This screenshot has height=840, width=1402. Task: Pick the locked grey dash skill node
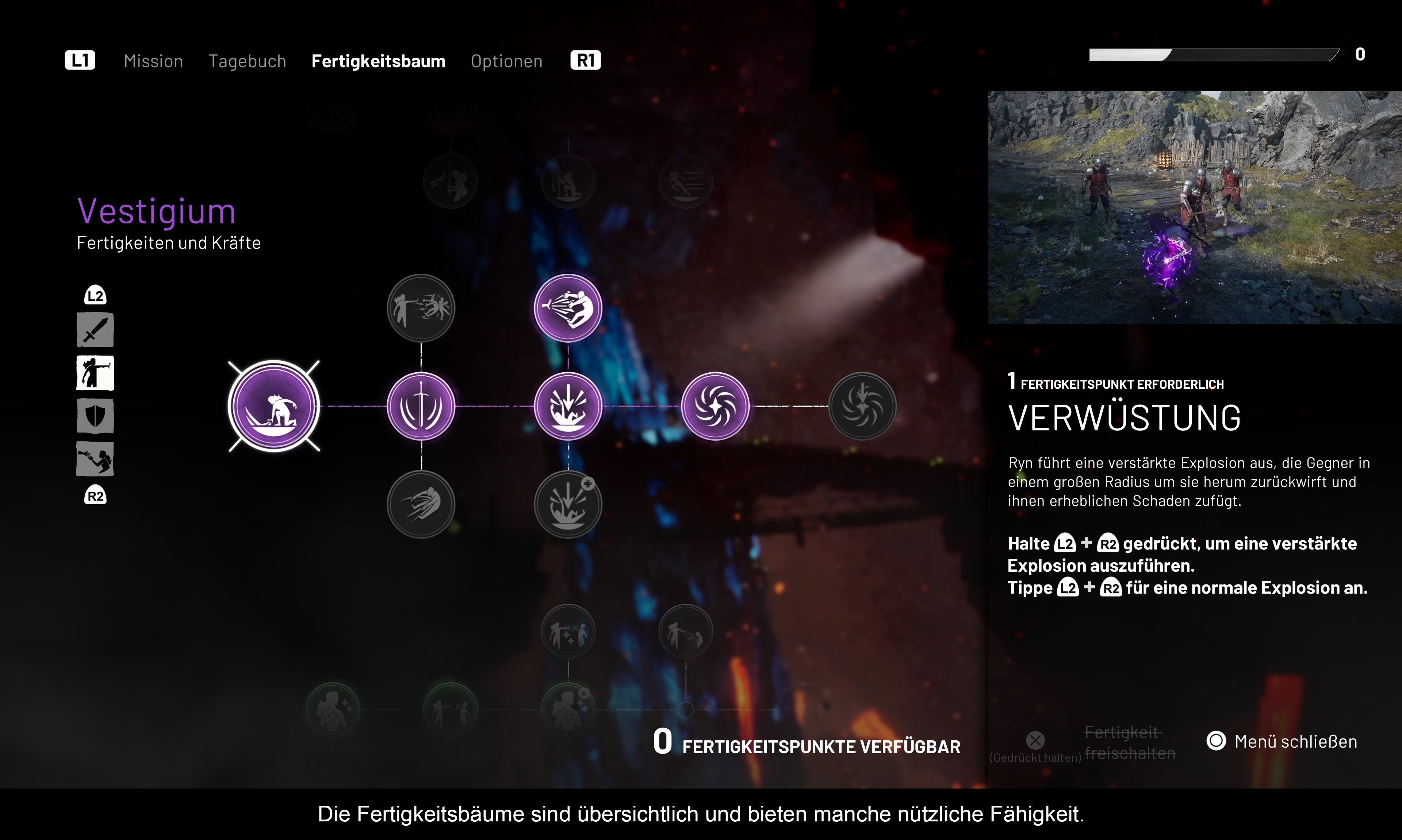tap(421, 505)
